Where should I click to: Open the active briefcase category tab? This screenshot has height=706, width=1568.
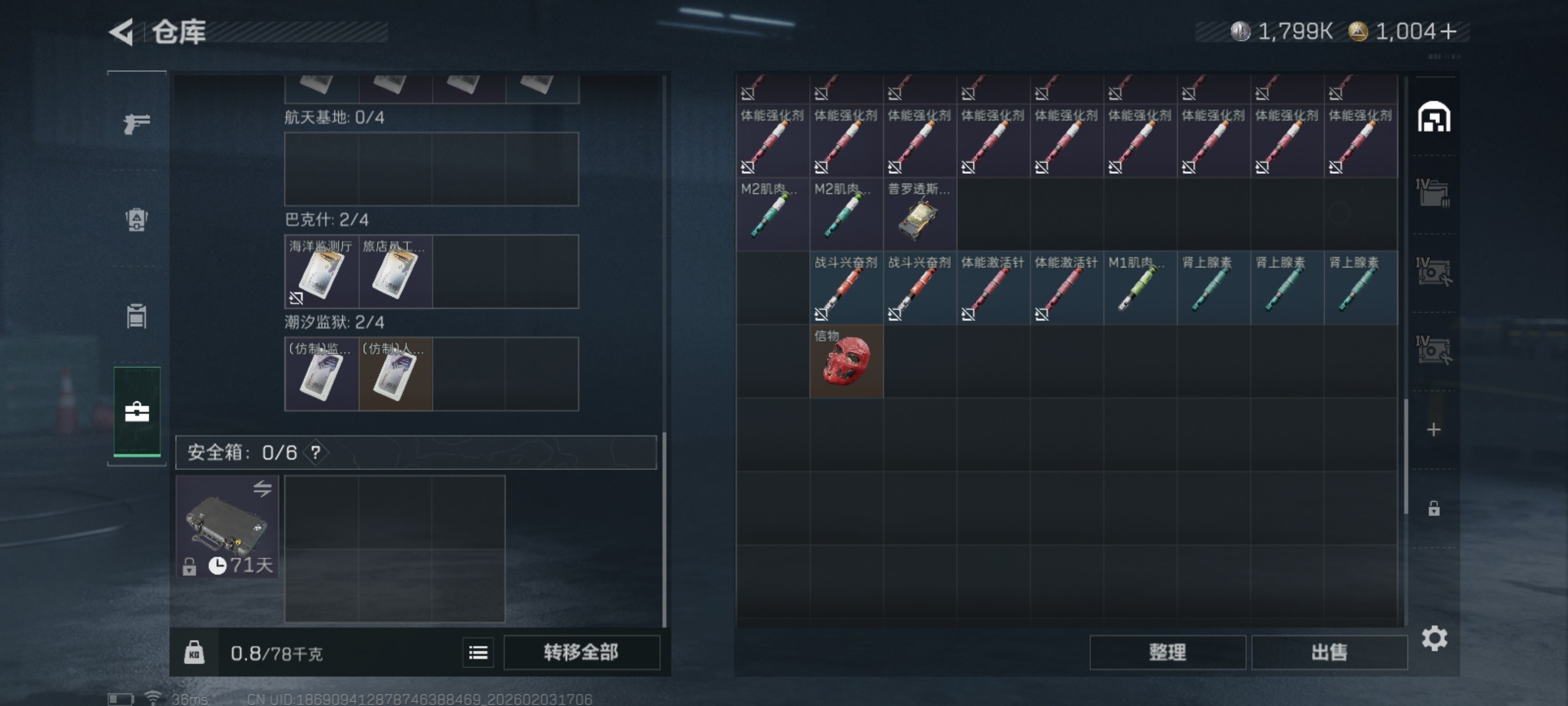(137, 412)
